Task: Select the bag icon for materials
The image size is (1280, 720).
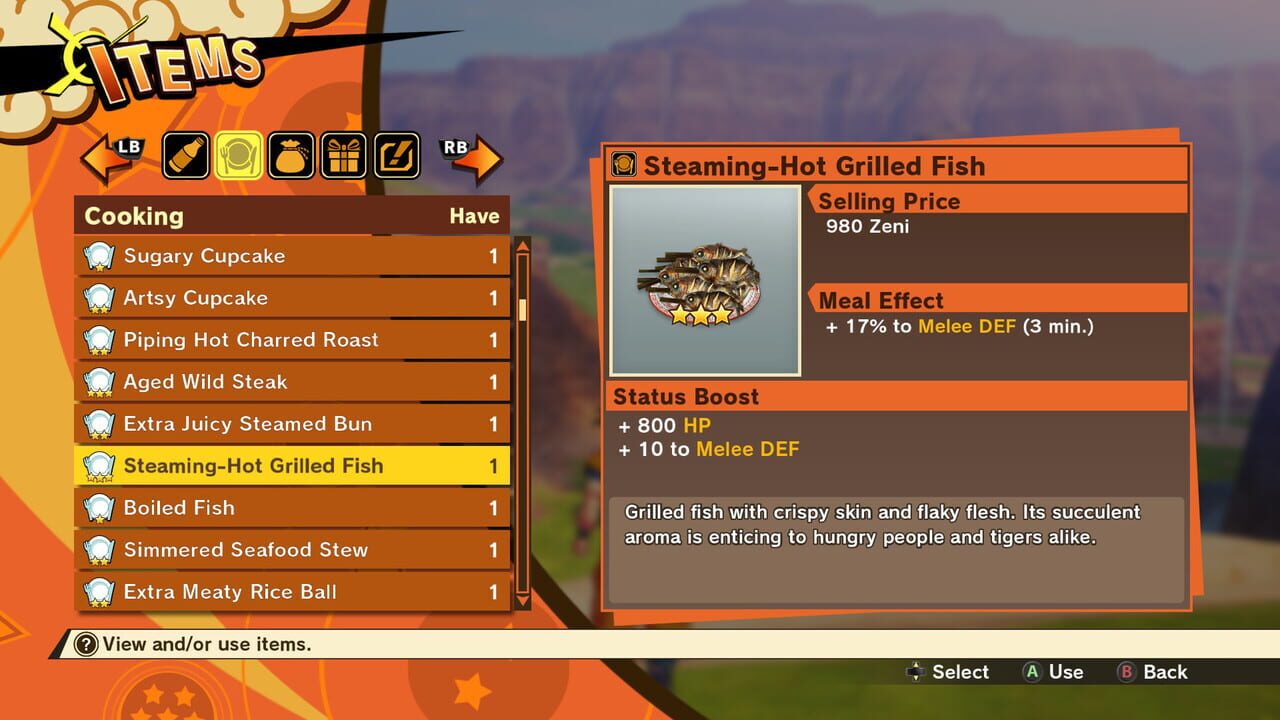Action: 291,155
